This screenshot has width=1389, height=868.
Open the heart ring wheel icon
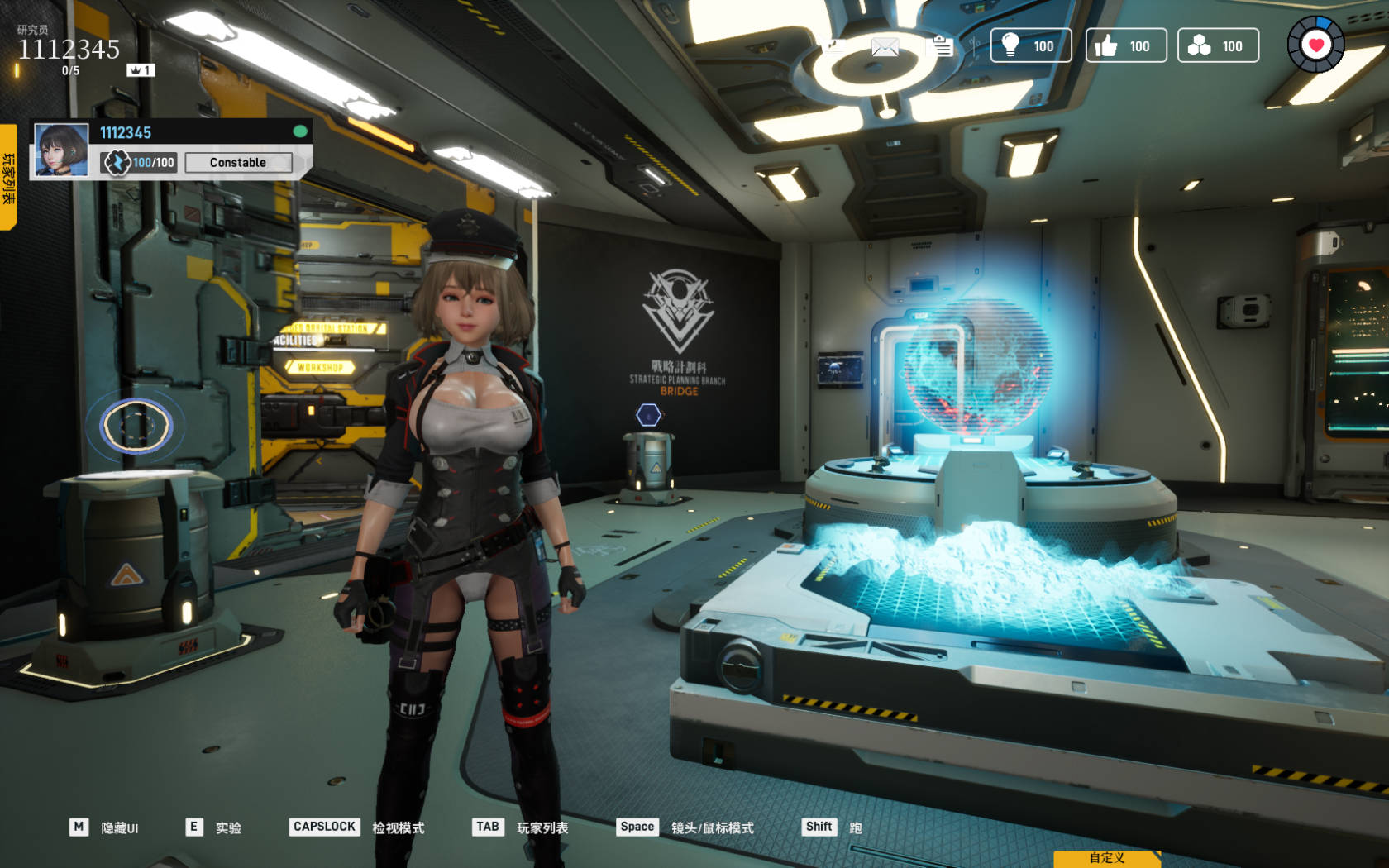click(x=1315, y=45)
